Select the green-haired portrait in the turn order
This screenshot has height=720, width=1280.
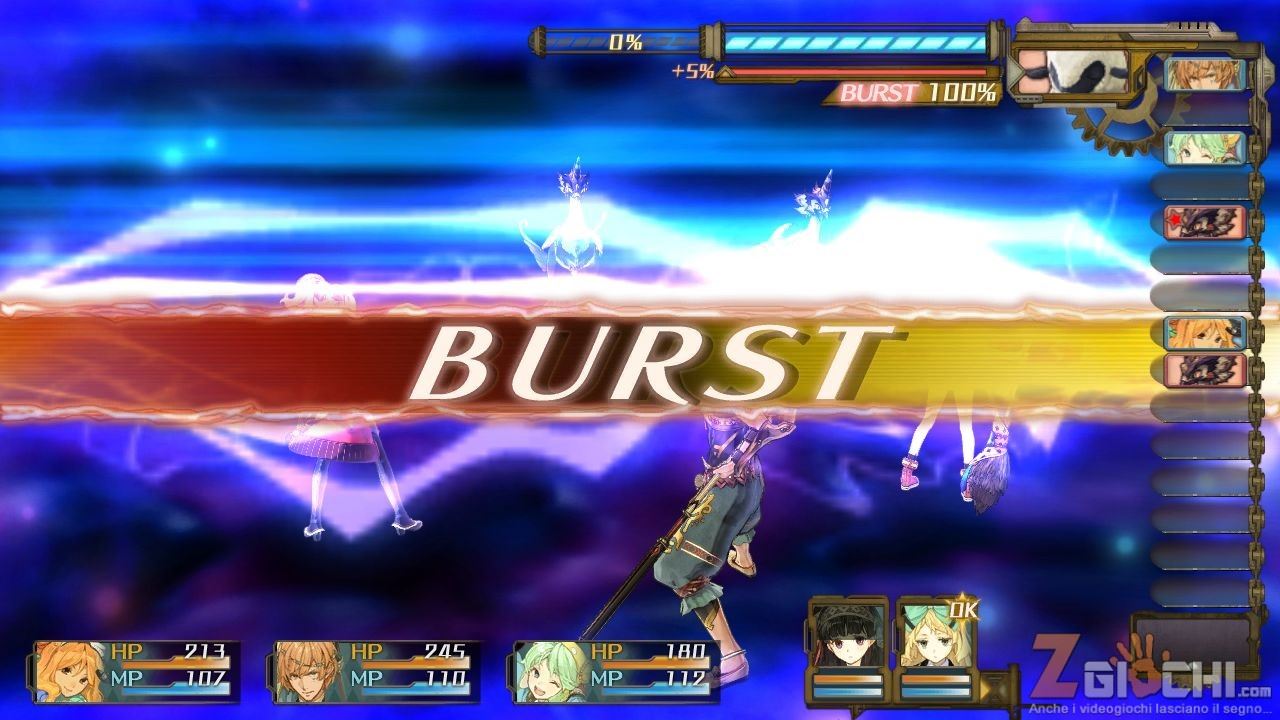(x=1206, y=148)
